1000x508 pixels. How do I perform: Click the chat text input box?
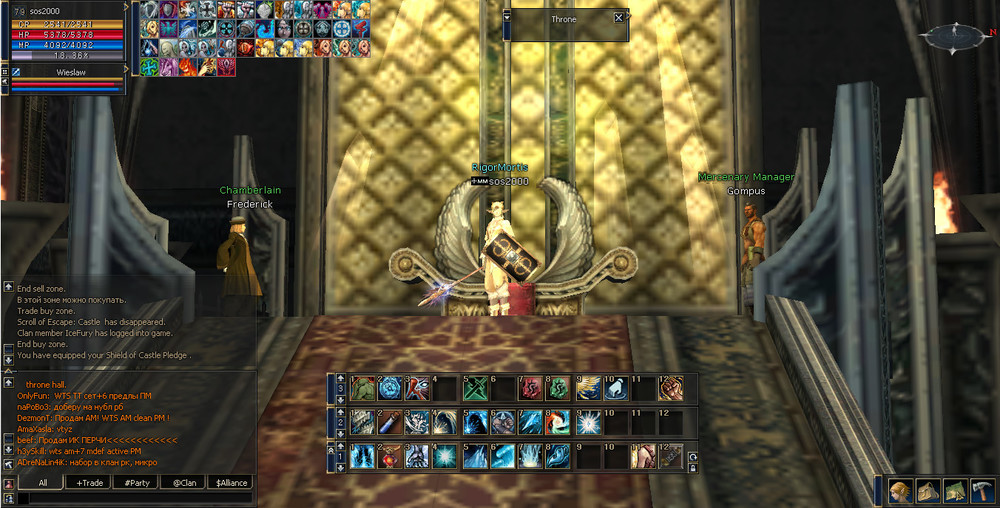tap(135, 497)
